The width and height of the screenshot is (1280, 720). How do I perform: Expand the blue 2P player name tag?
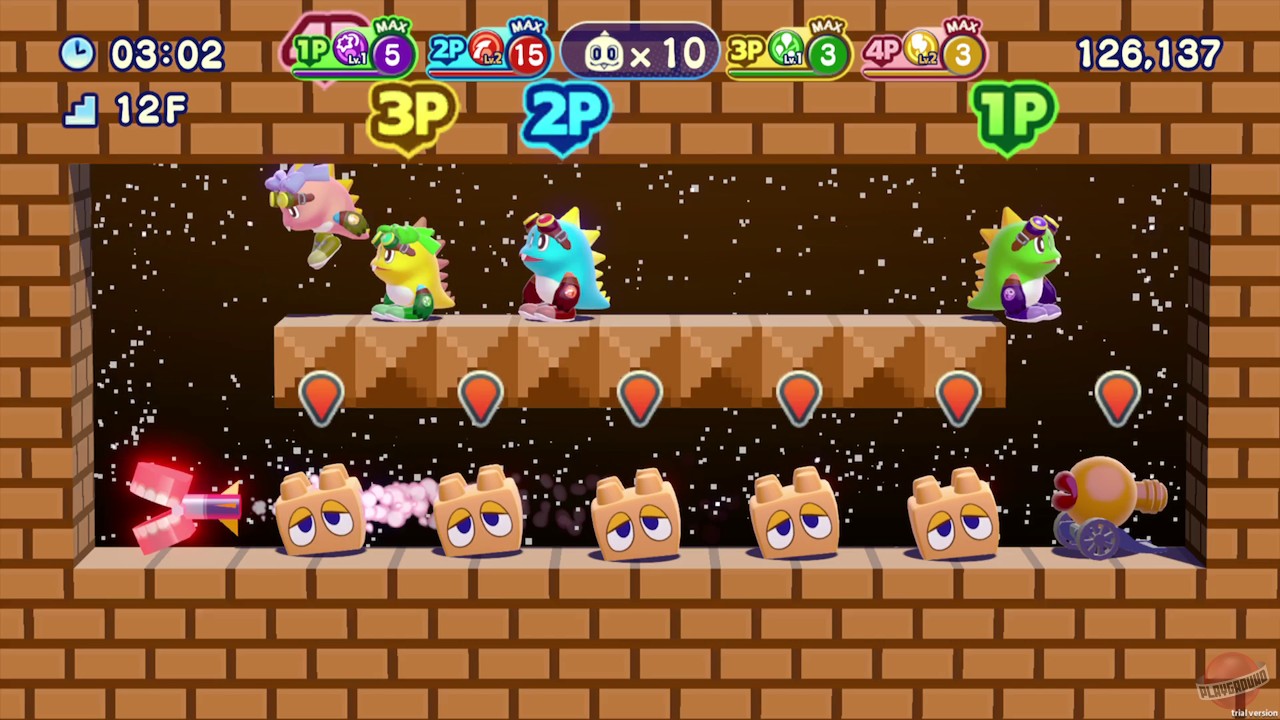point(566,117)
